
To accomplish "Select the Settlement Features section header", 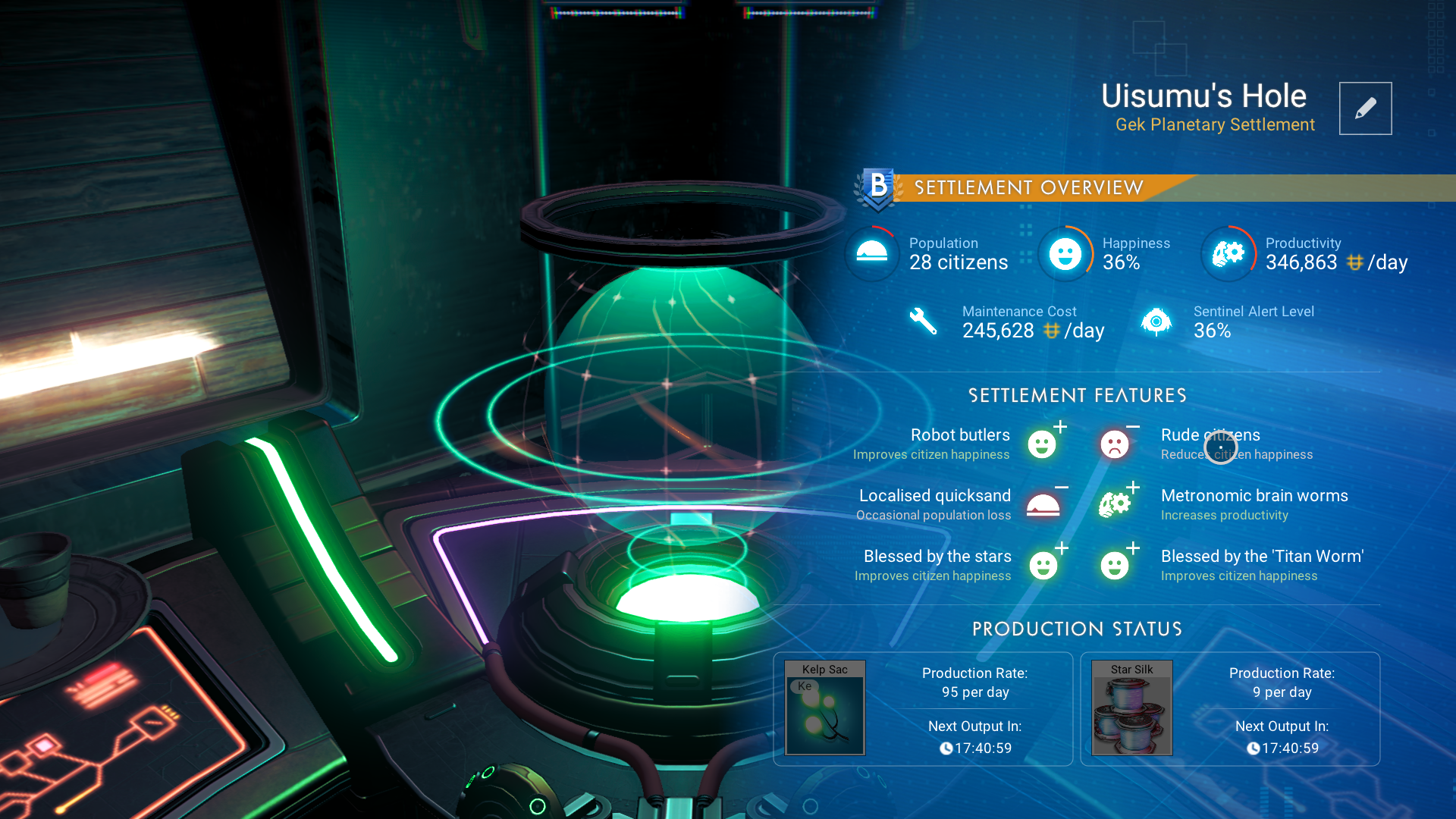I will [1078, 395].
